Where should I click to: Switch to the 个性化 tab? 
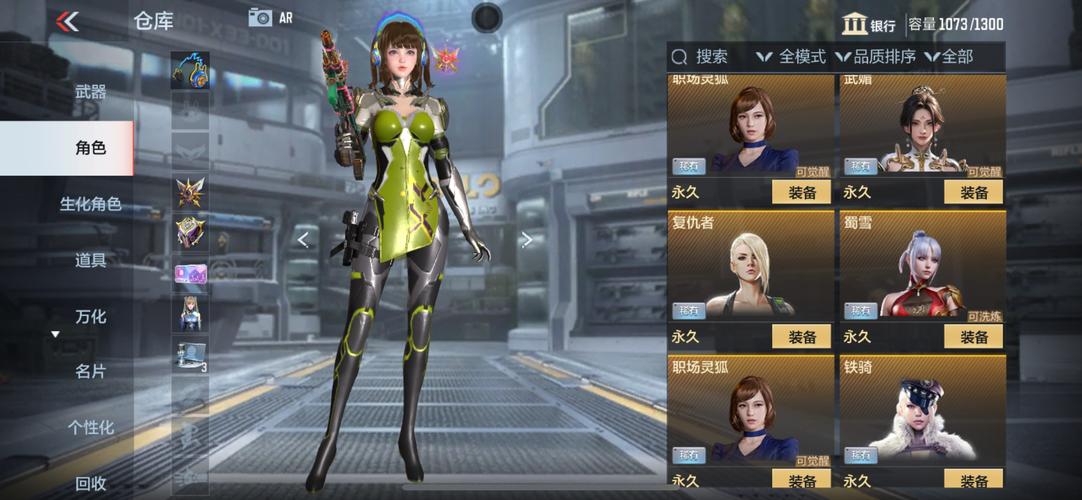[x=90, y=427]
